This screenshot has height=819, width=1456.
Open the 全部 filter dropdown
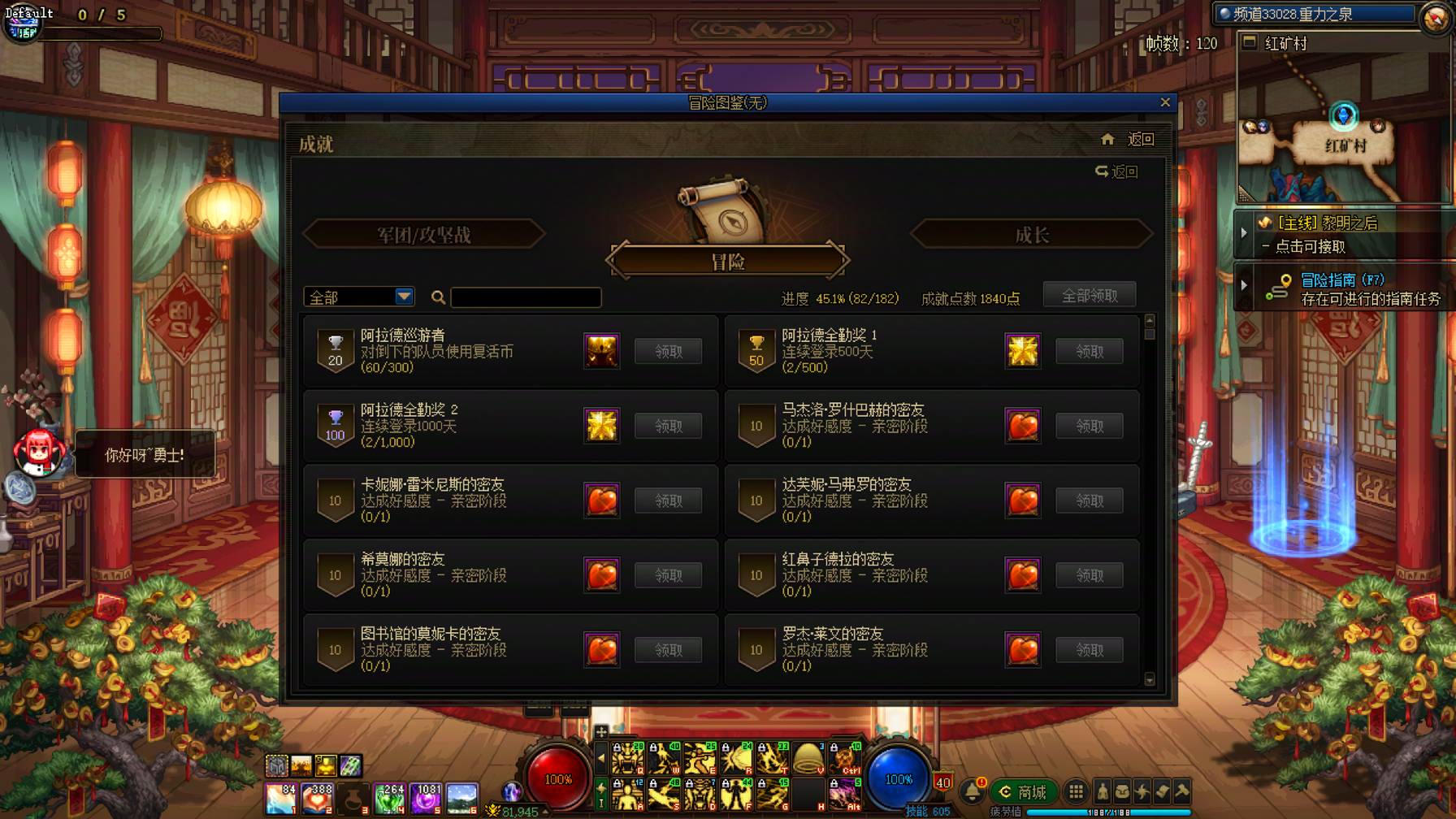357,297
